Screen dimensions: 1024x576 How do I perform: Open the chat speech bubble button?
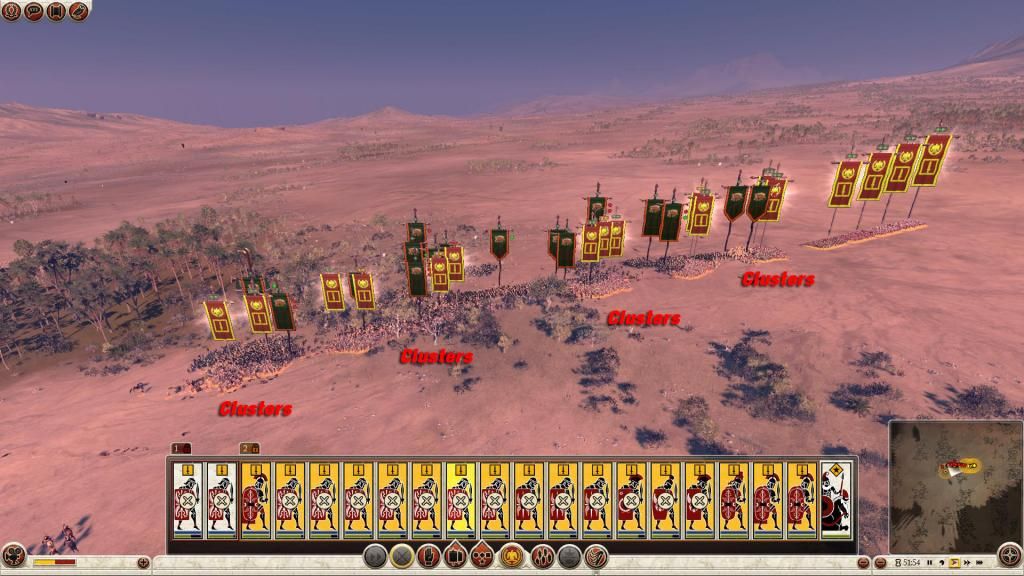pyautogui.click(x=34, y=11)
